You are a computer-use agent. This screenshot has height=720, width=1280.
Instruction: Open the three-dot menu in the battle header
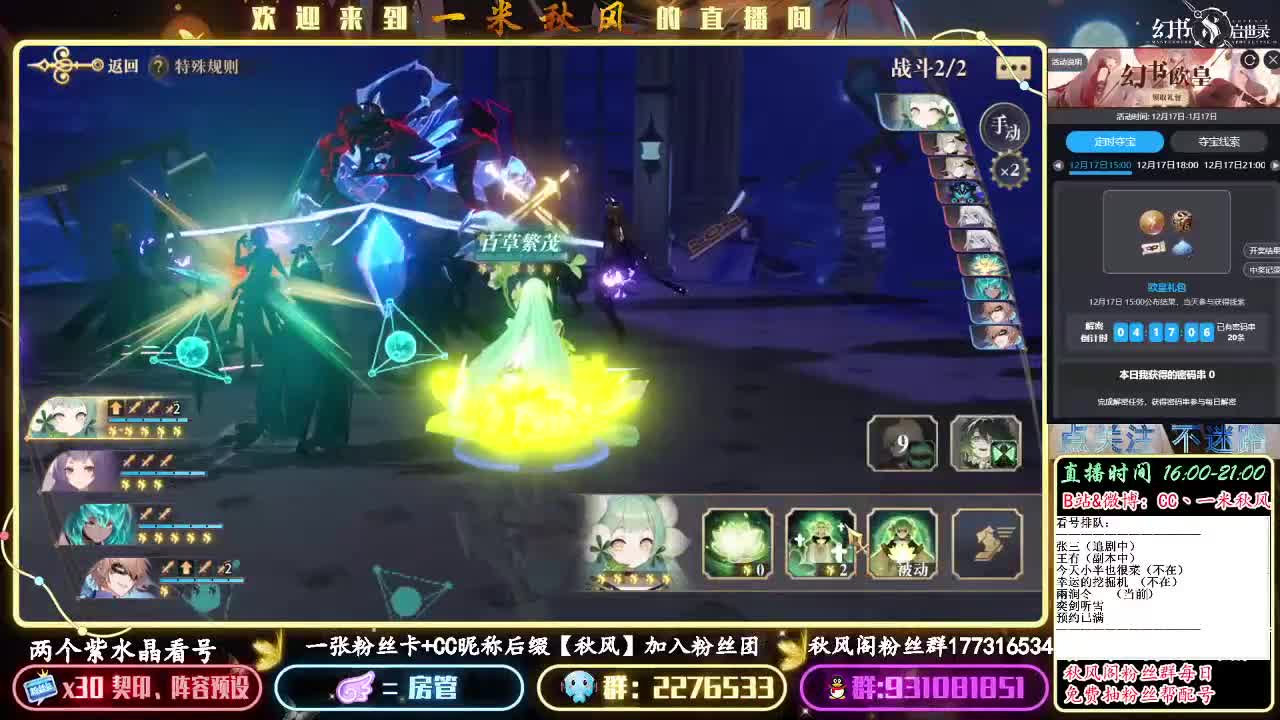tap(1013, 68)
